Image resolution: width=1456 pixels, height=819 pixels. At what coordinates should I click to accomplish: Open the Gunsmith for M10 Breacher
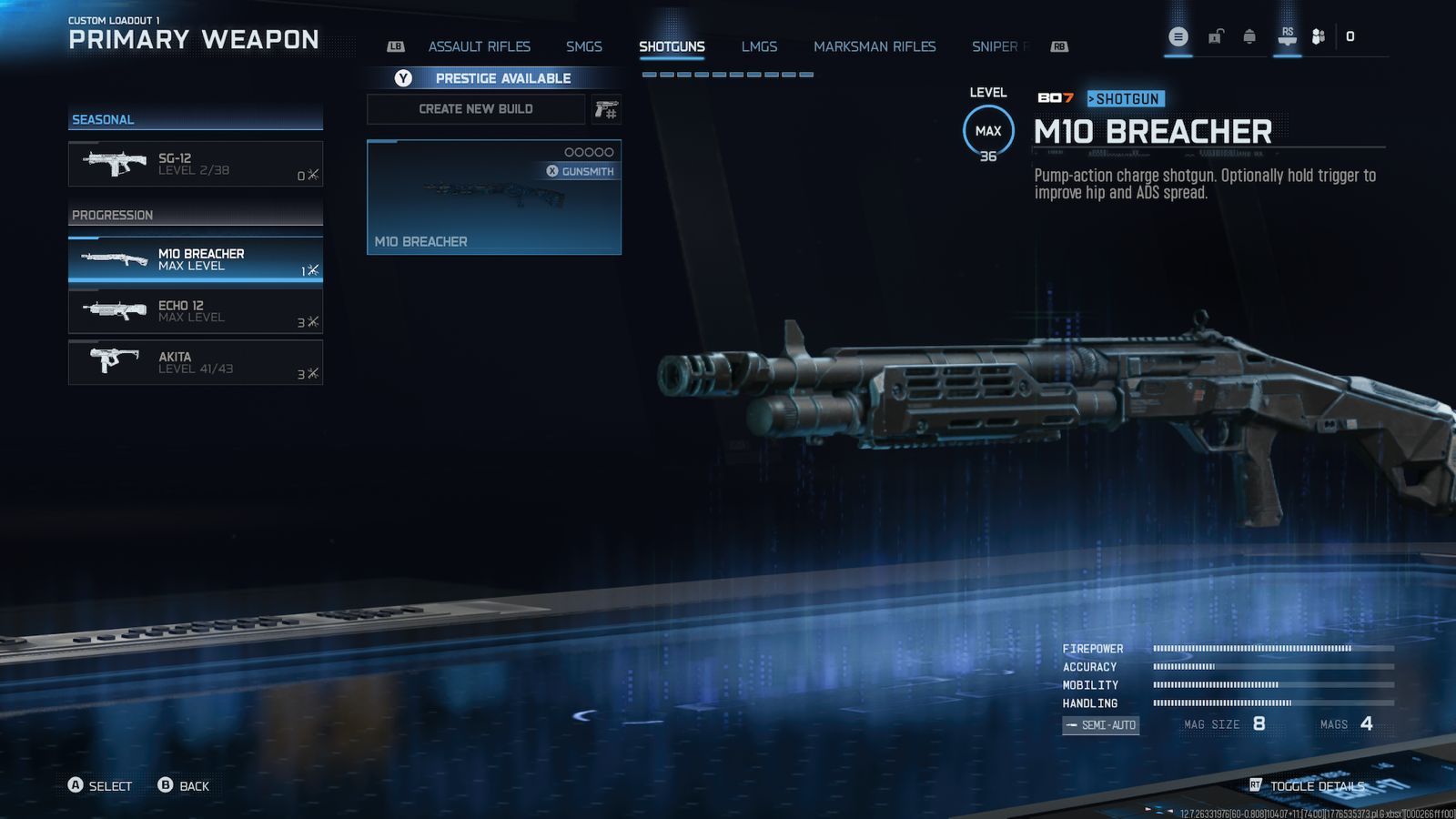[581, 171]
